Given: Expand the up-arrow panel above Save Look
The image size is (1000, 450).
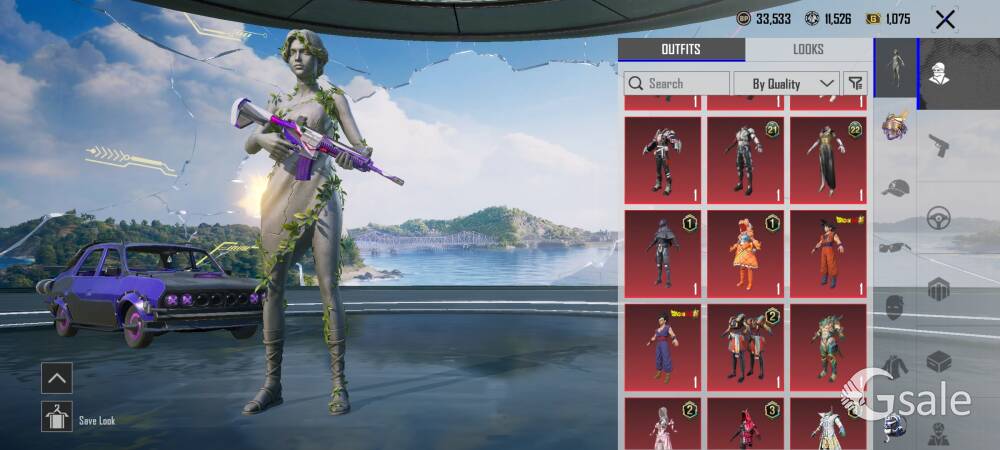Looking at the screenshot, I should tap(57, 377).
